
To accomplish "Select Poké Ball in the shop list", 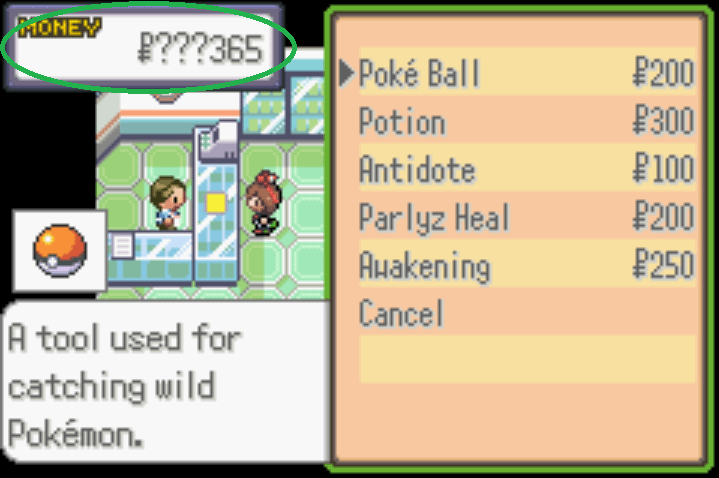I will coord(420,74).
